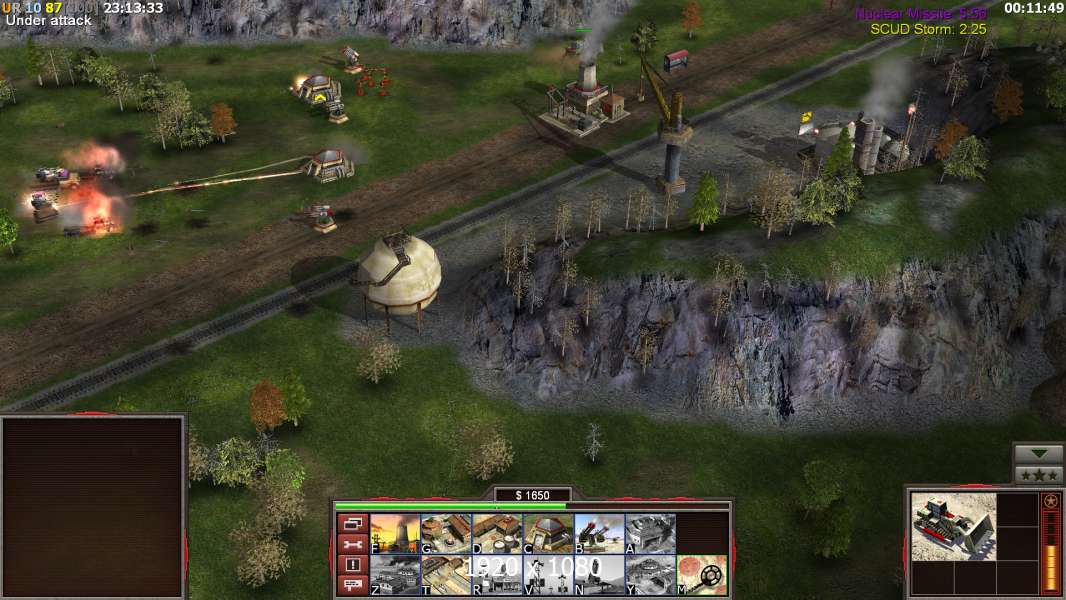This screenshot has width=1066, height=600.
Task: Click the wrench button on the command bar
Action: coord(352,544)
